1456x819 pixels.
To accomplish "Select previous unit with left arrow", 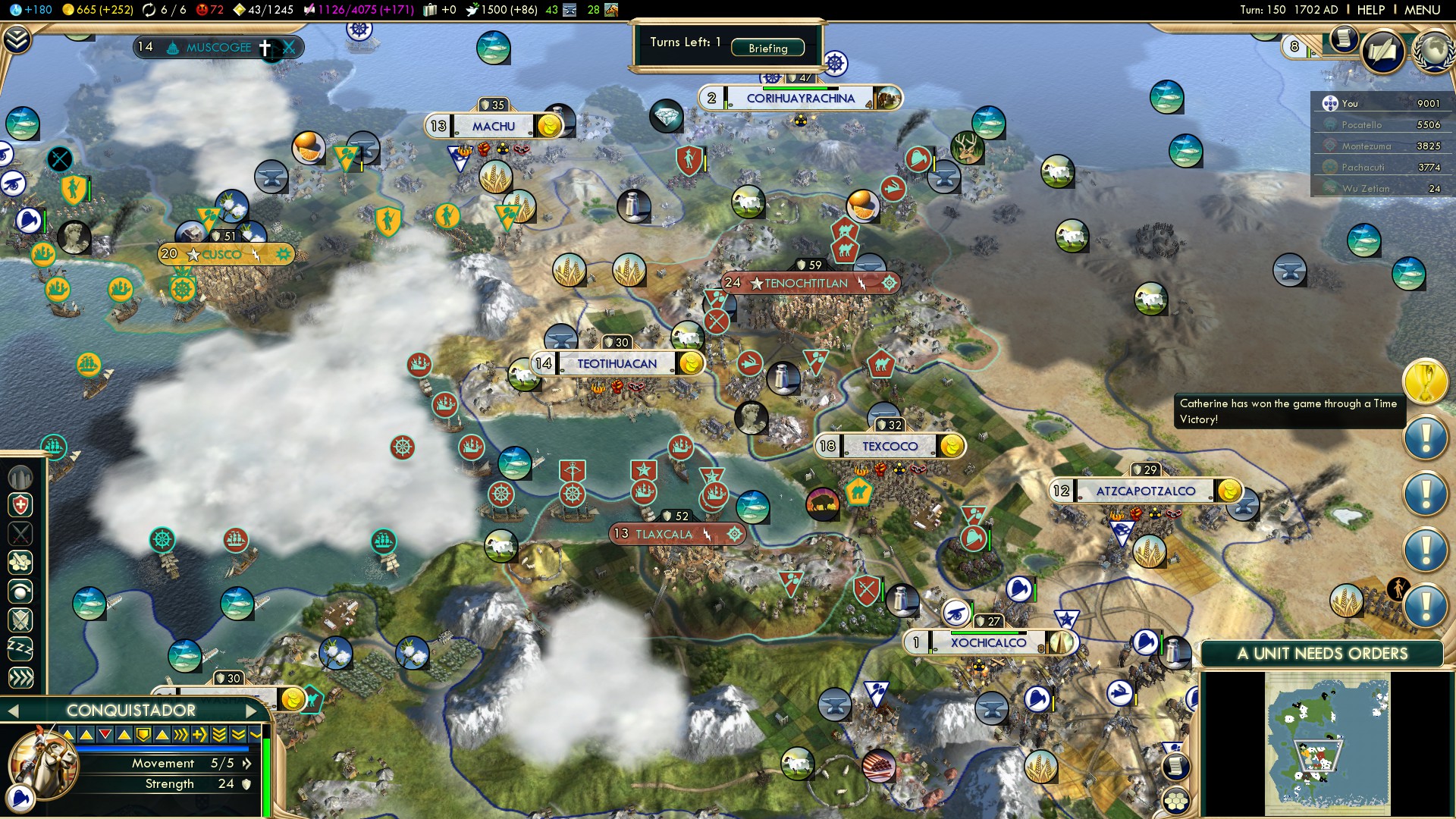I will [12, 711].
